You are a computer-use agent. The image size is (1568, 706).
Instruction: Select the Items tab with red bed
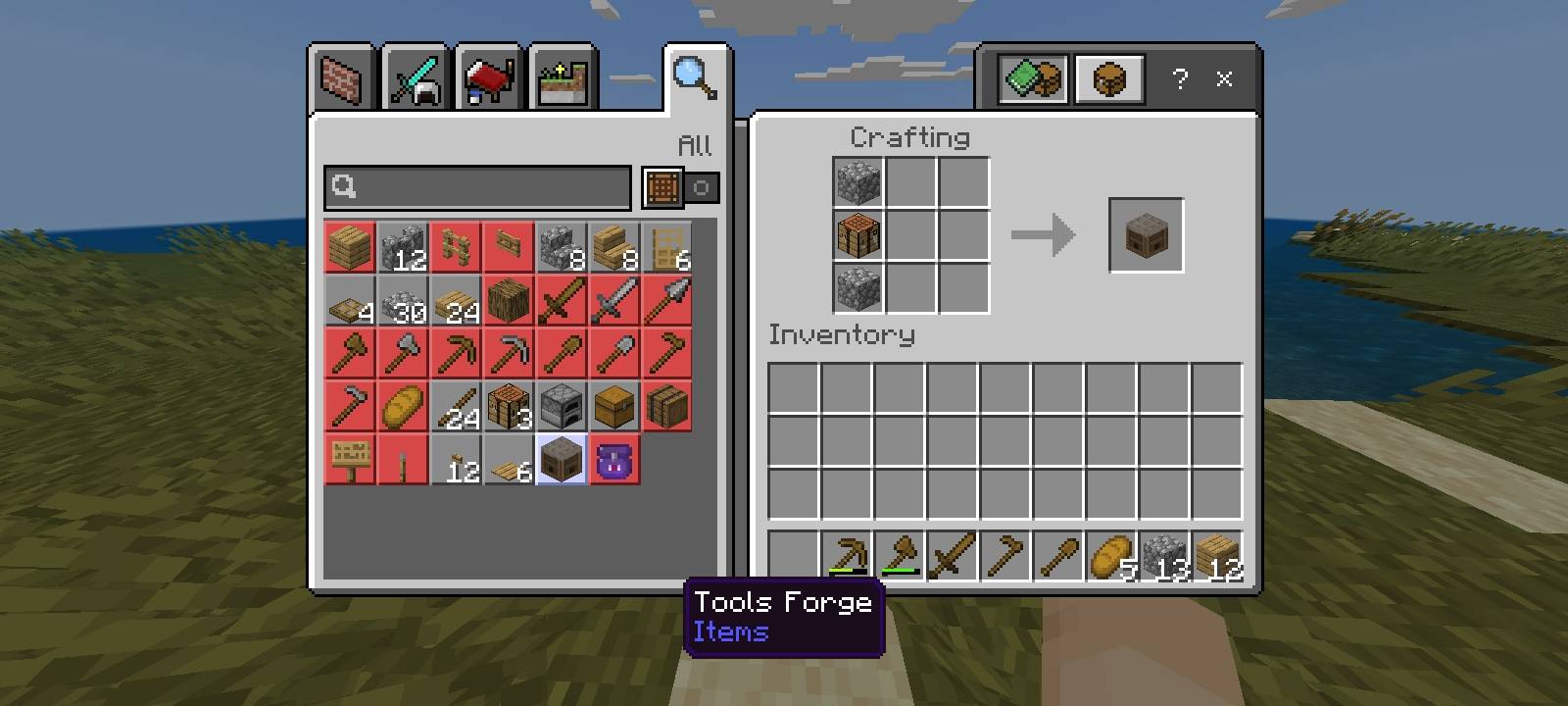[489, 79]
